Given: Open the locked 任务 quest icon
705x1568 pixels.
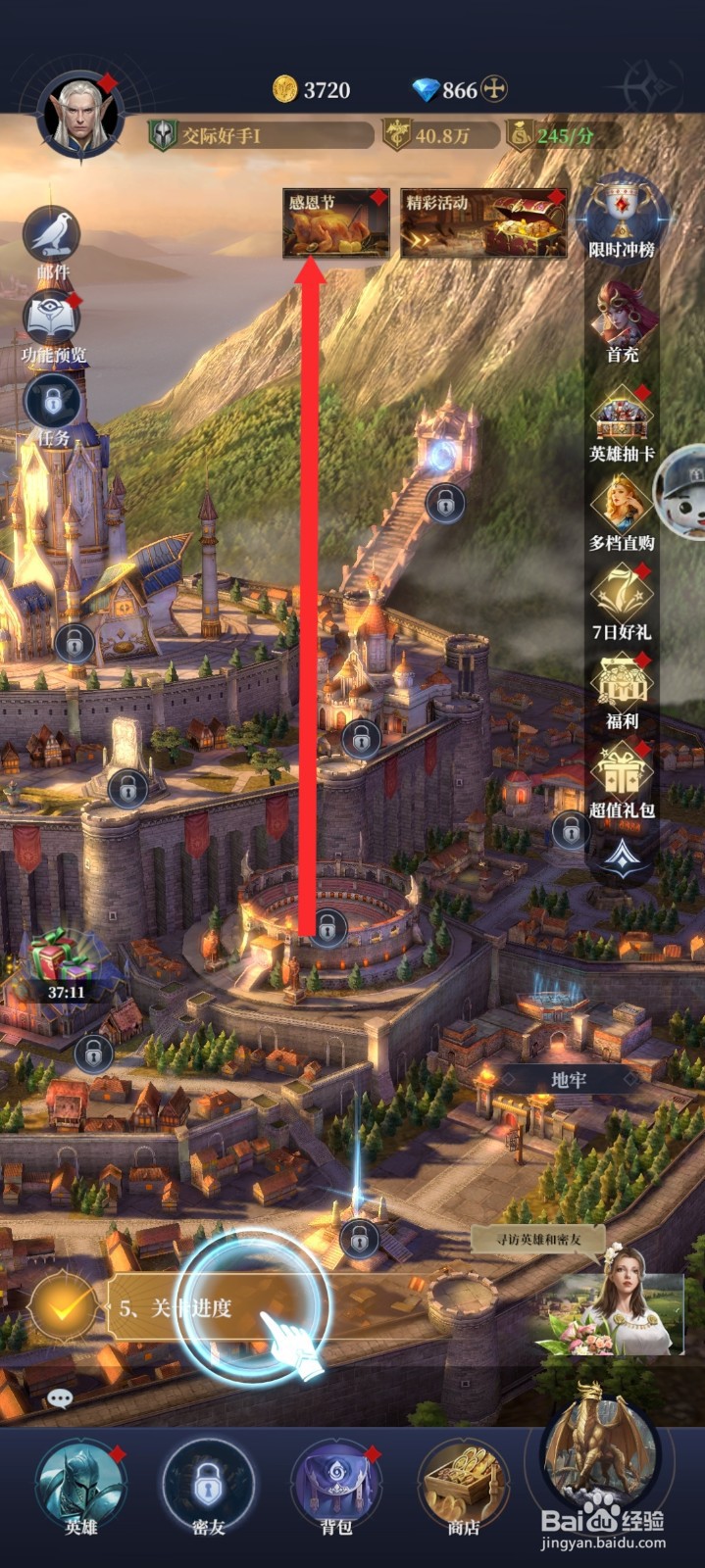Looking at the screenshot, I should pyautogui.click(x=53, y=404).
